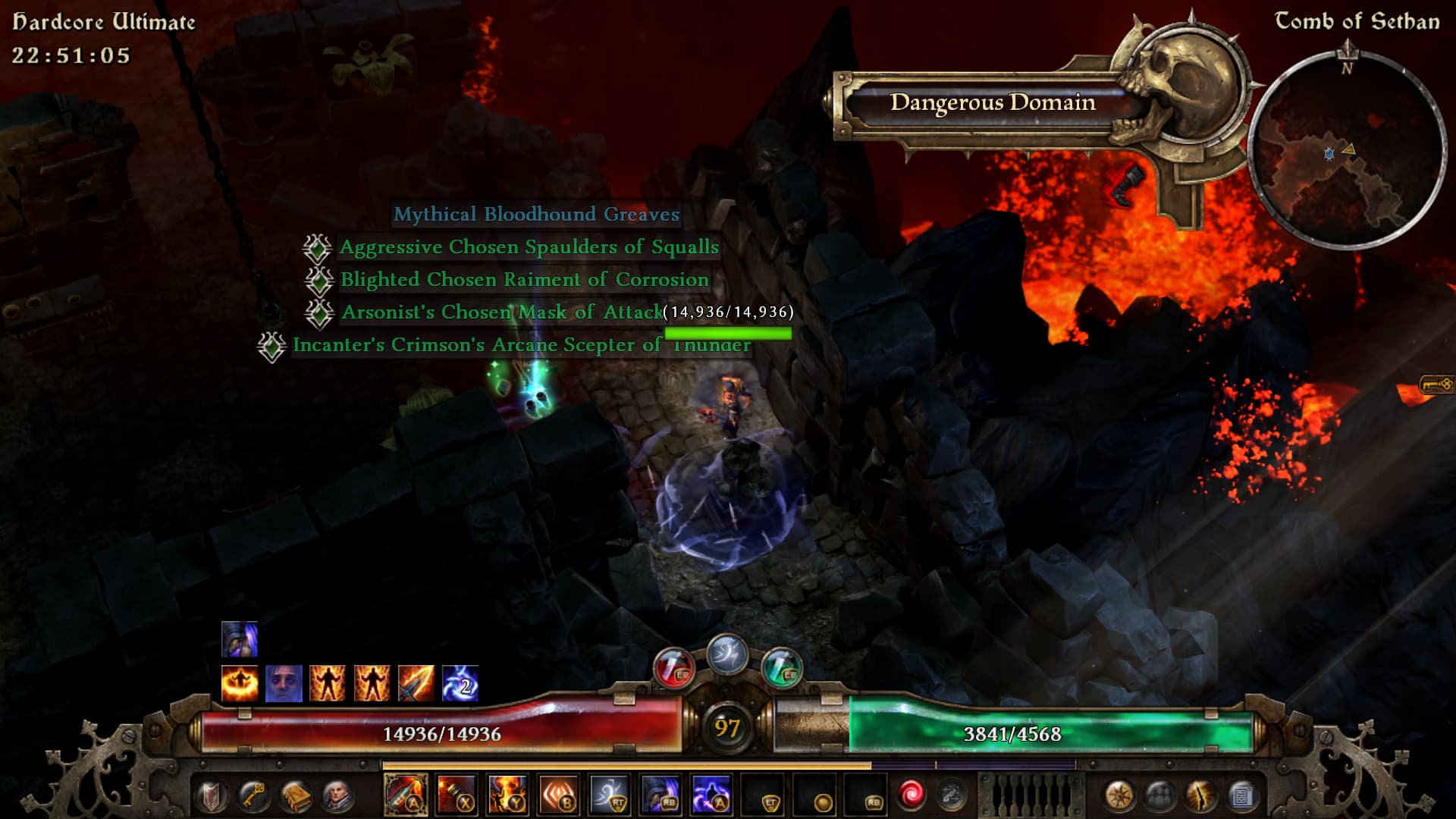Open the shield and banner menu icon
This screenshot has width=1456, height=819.
[211, 796]
